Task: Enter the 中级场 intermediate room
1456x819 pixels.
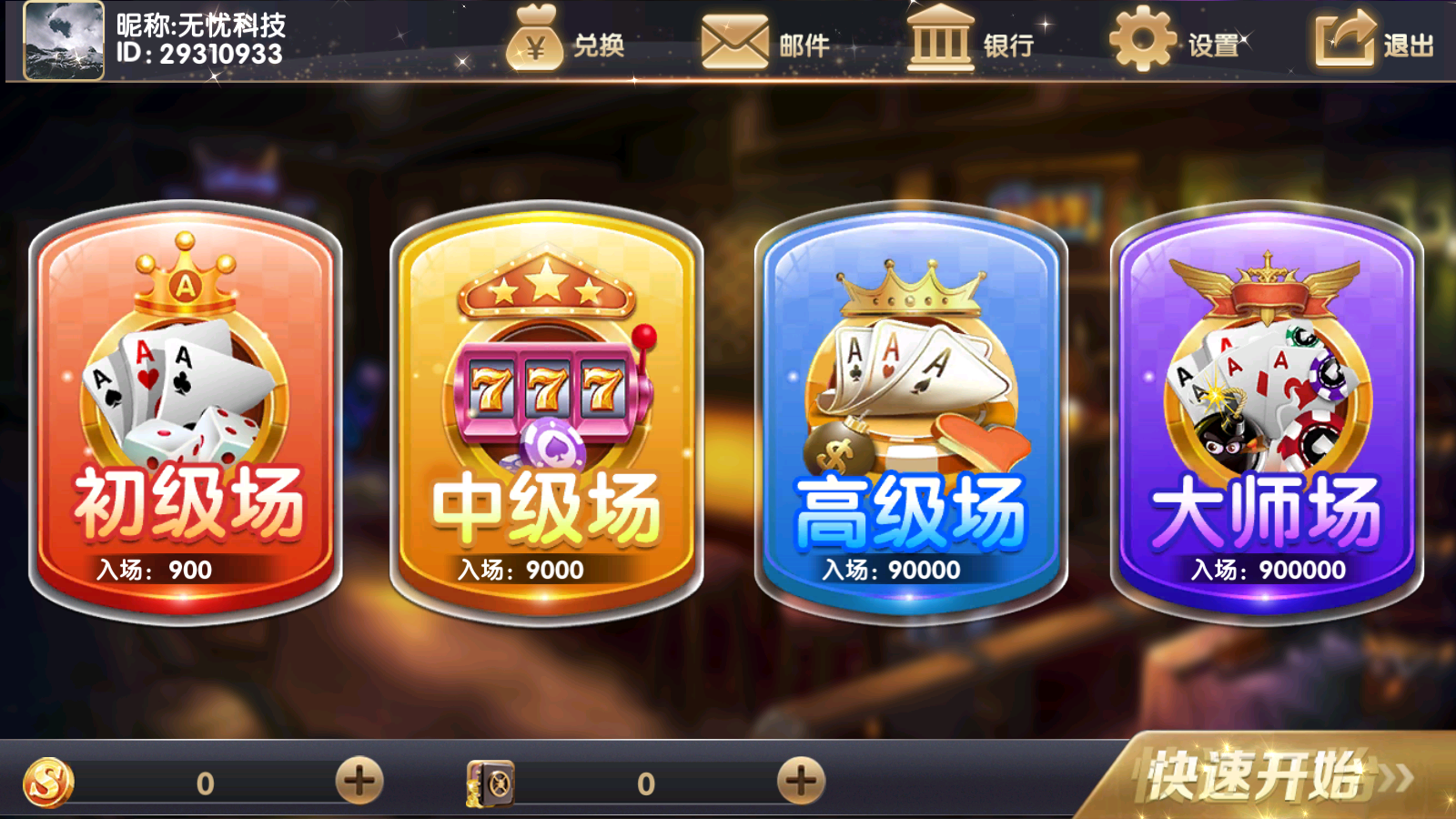Action: coord(546,409)
